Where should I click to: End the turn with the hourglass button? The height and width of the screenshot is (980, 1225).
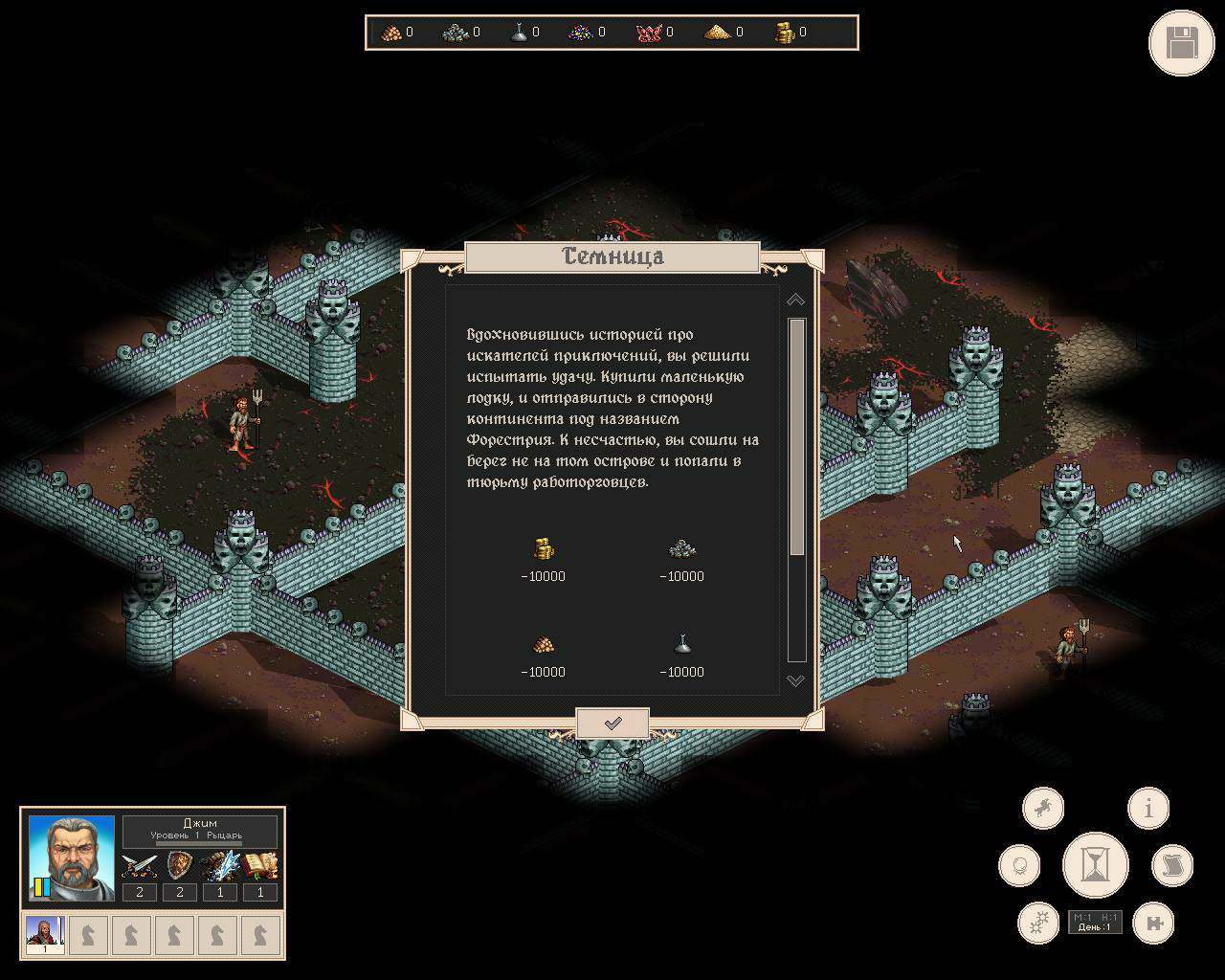(1095, 865)
